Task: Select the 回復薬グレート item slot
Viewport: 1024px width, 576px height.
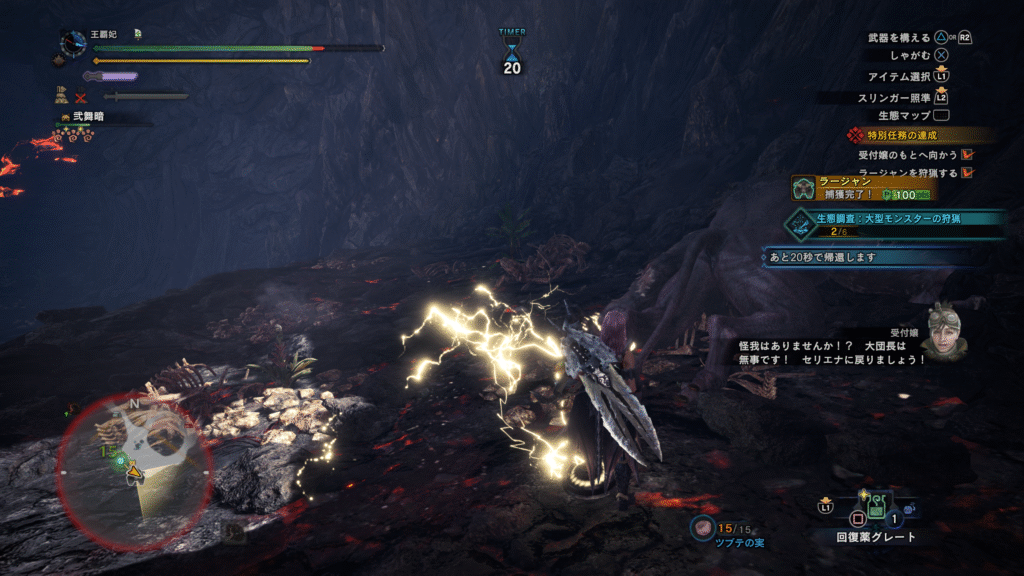Action: click(x=875, y=510)
